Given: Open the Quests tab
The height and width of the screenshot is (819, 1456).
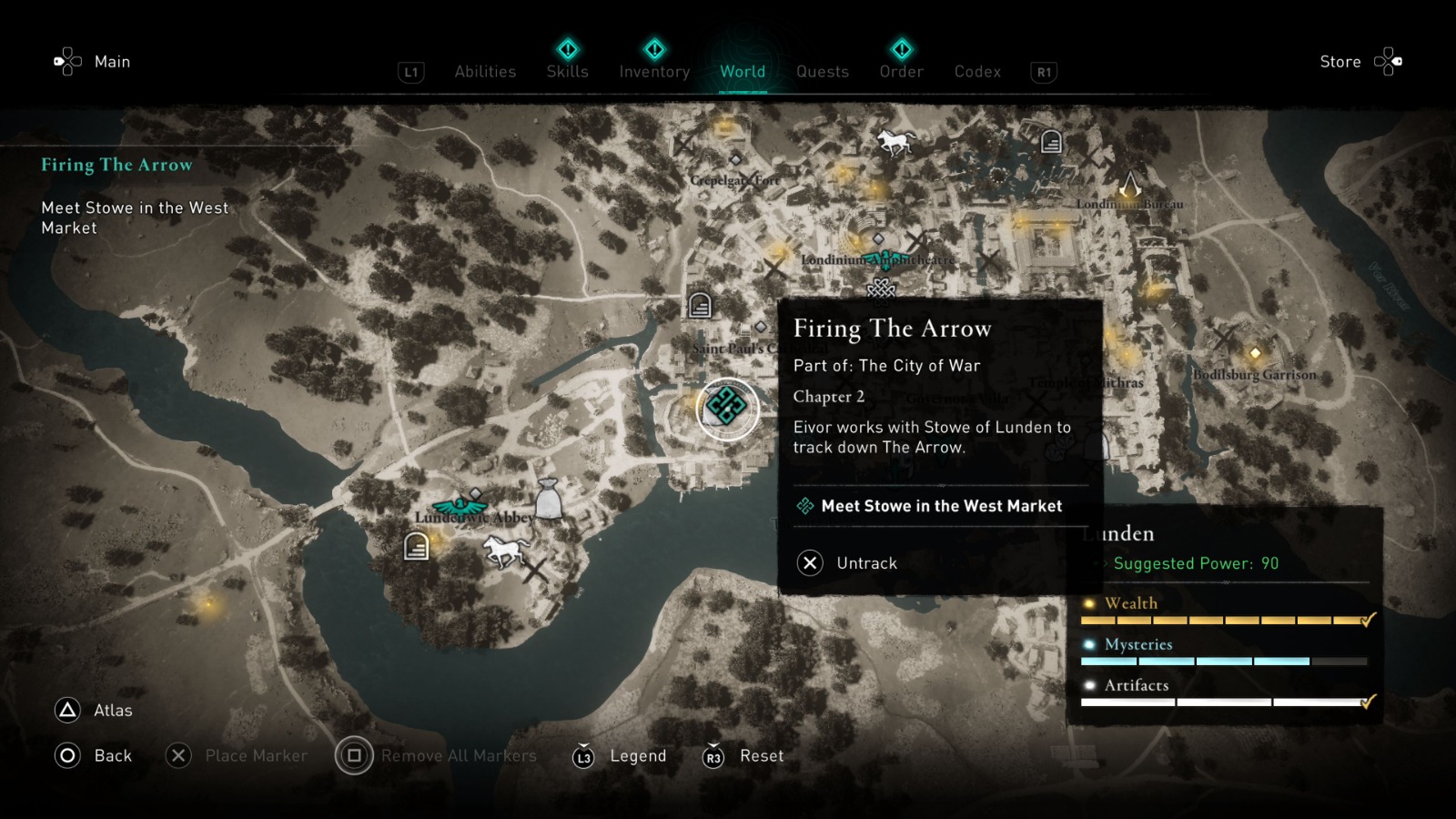Looking at the screenshot, I should click(x=822, y=71).
